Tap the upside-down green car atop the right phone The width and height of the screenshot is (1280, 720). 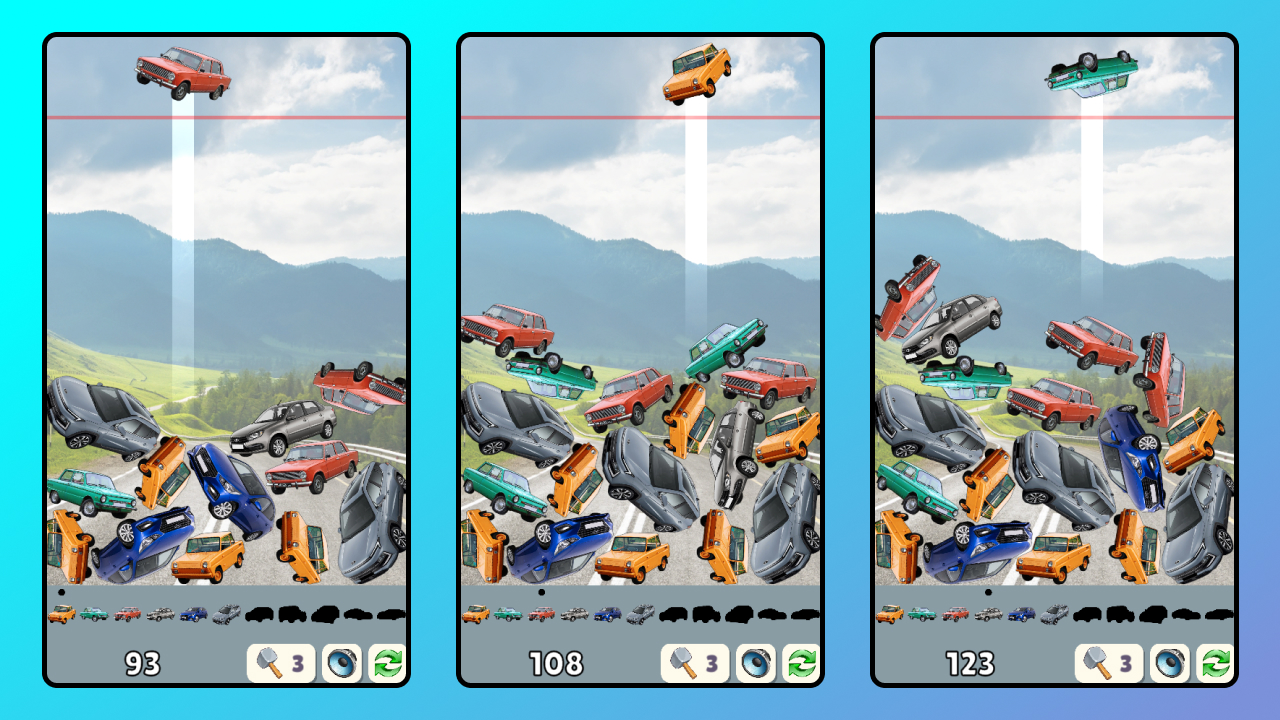[1090, 72]
